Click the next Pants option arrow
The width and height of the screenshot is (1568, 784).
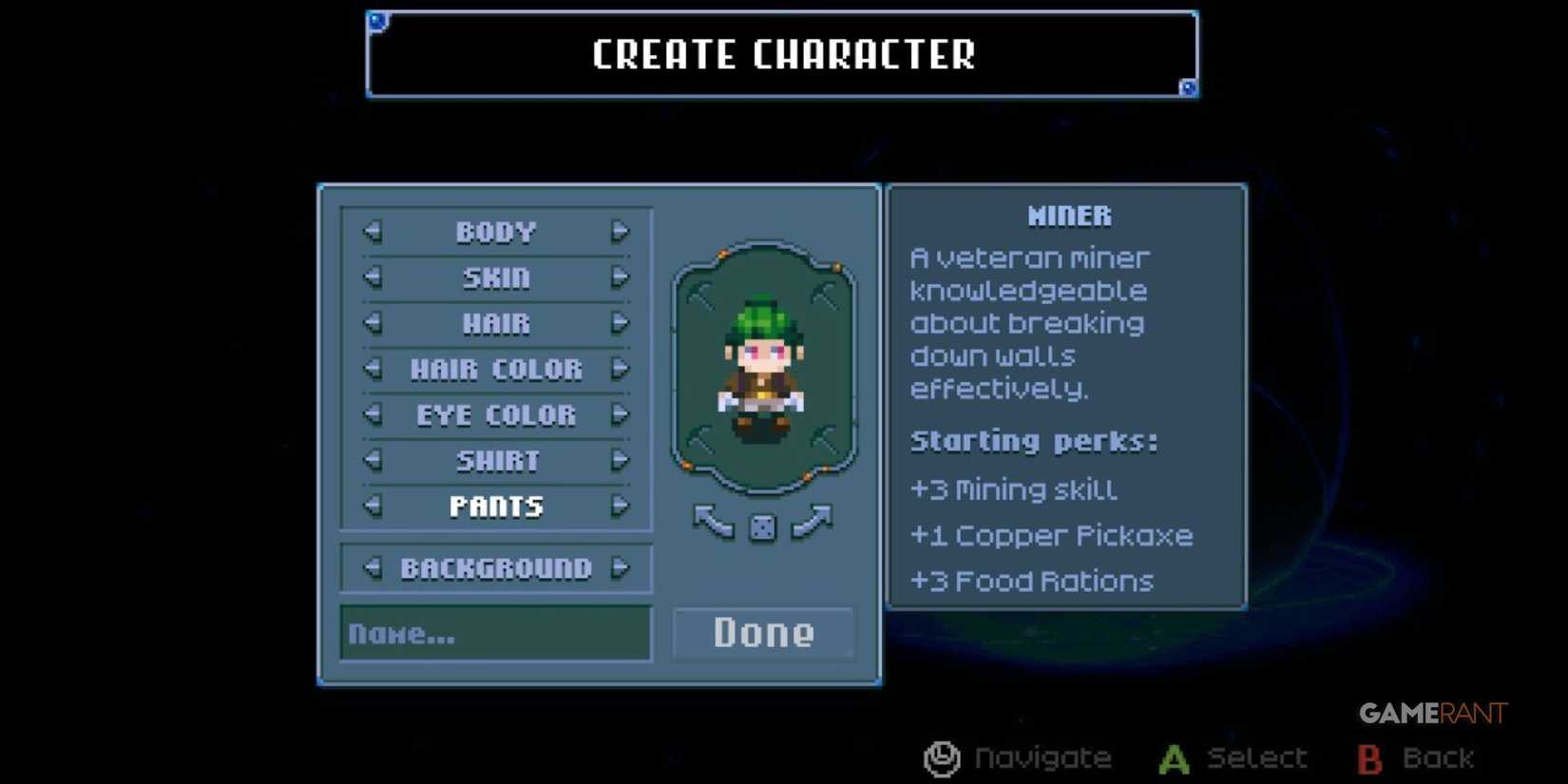pos(621,507)
